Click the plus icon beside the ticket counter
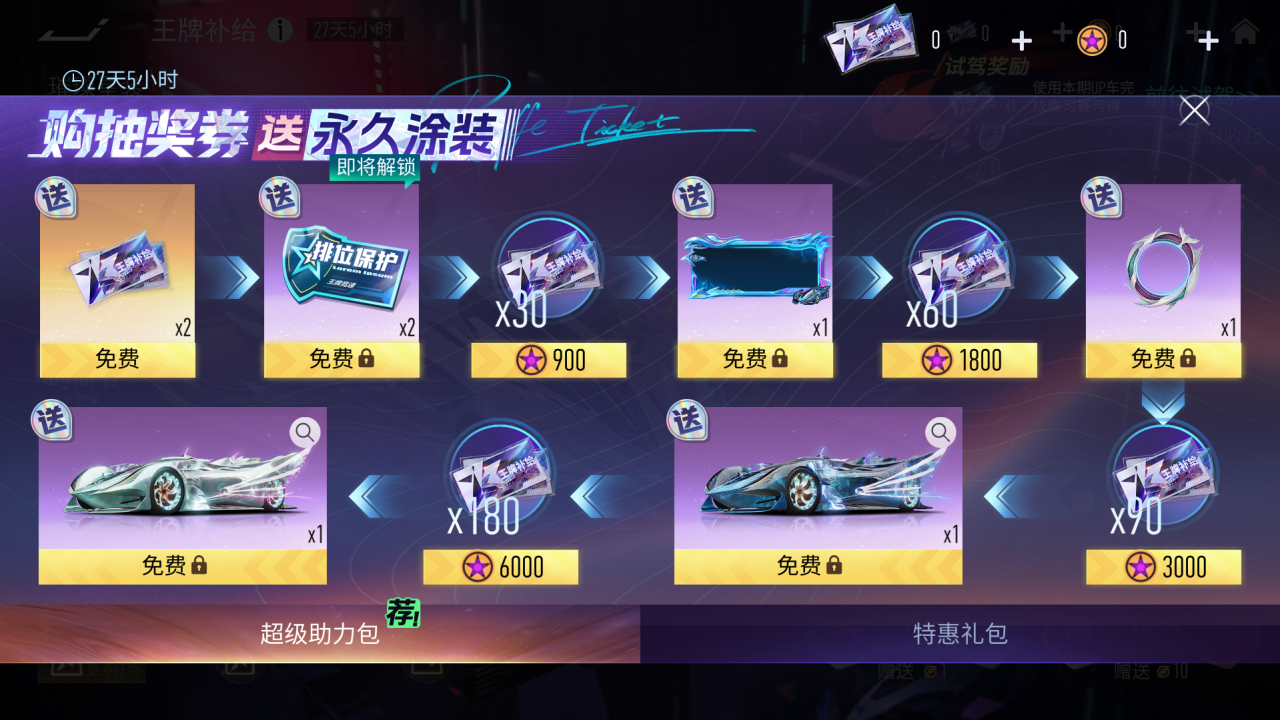This screenshot has height=720, width=1280. coord(1021,40)
